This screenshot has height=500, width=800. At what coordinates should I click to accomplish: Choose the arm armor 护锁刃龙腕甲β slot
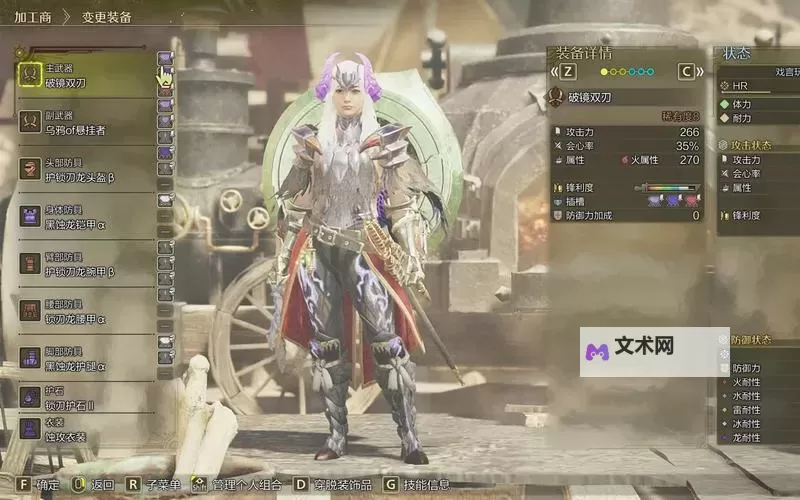click(x=85, y=265)
